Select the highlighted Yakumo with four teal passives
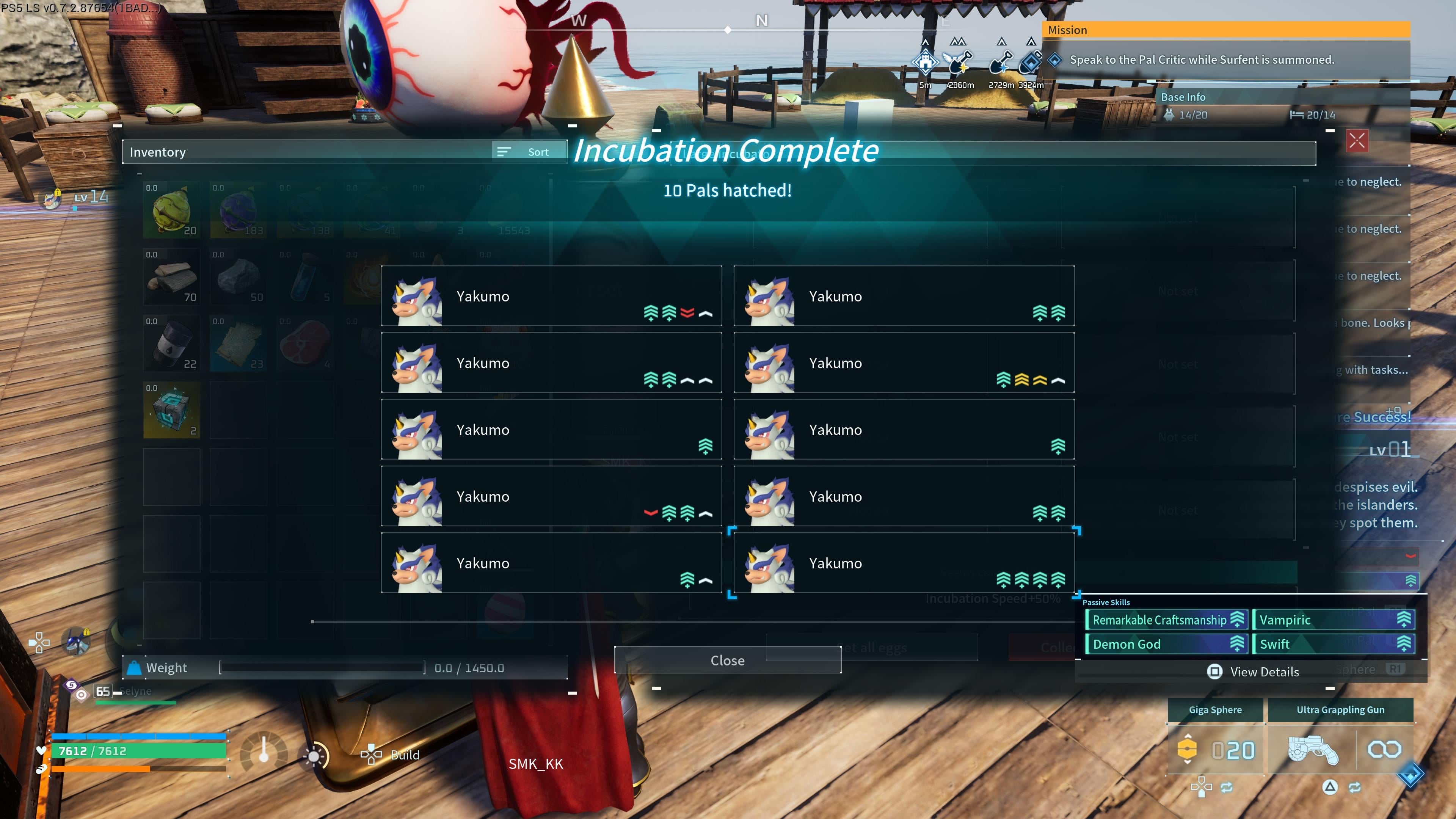1456x819 pixels. [x=903, y=563]
